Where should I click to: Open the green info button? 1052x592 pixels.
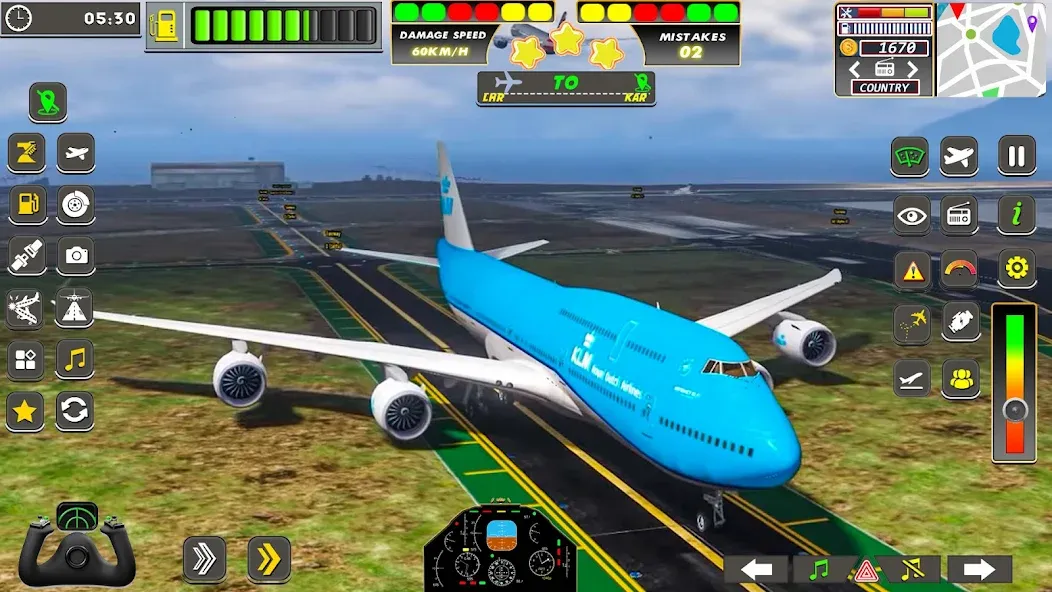(x=1016, y=213)
